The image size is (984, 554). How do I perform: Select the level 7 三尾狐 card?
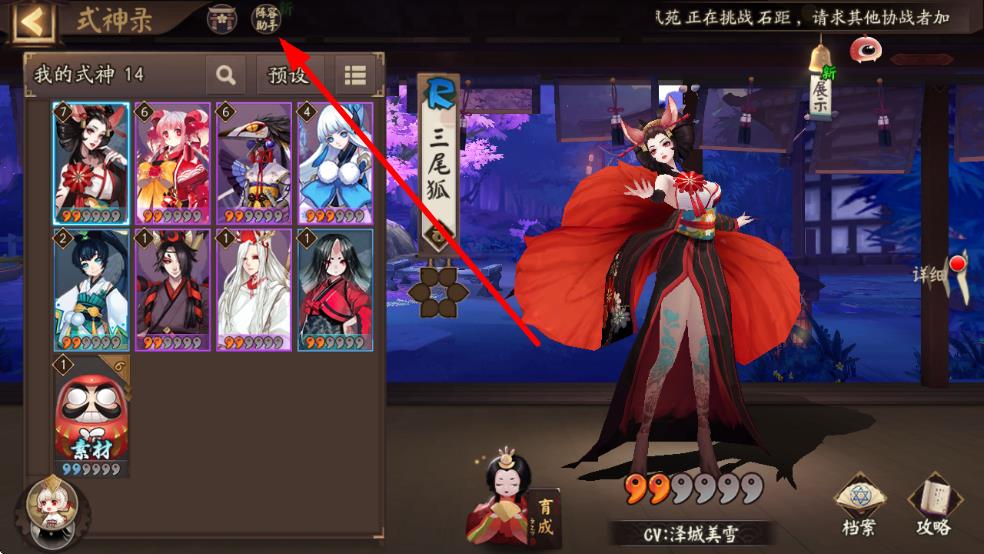pyautogui.click(x=91, y=163)
